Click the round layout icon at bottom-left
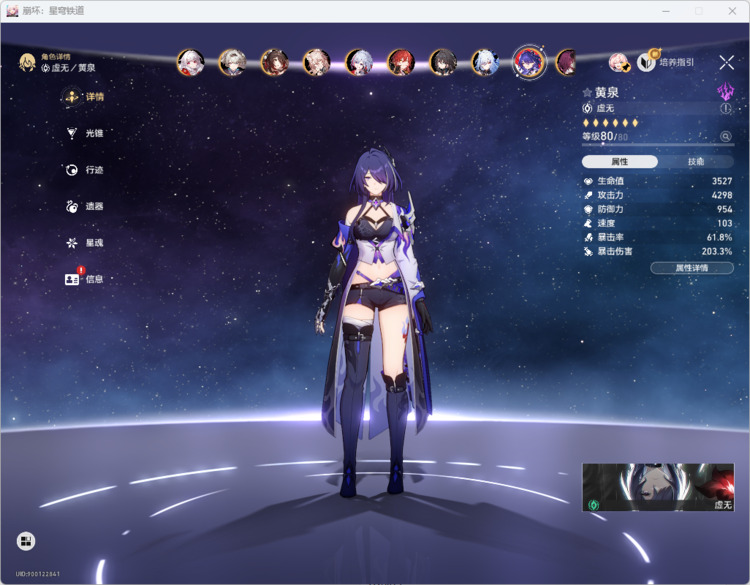Image resolution: width=750 pixels, height=585 pixels. click(26, 541)
